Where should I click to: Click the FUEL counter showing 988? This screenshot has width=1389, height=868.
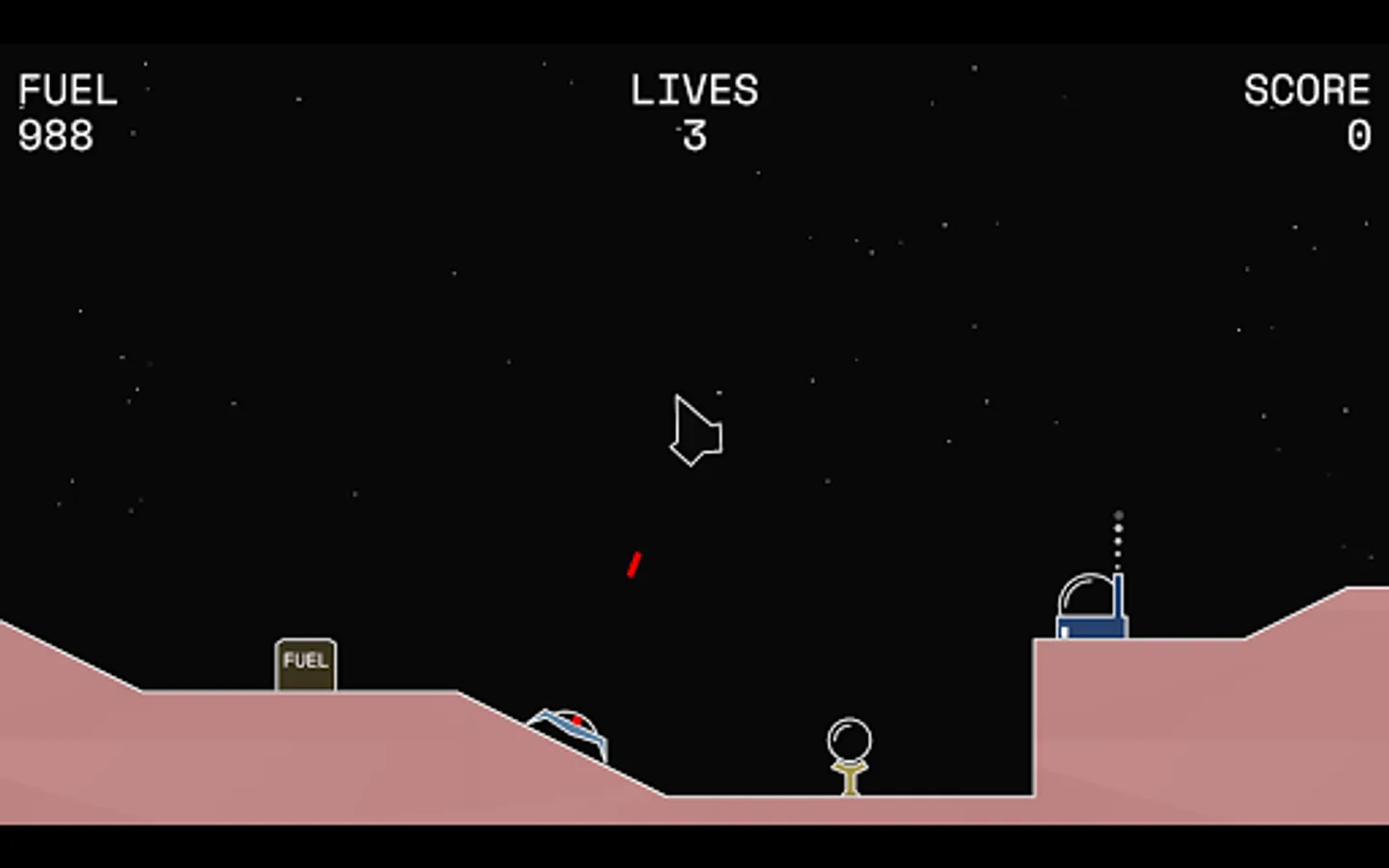pos(55,135)
